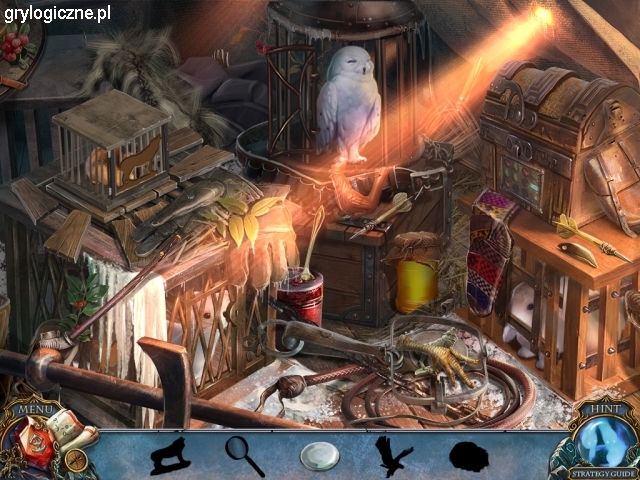
Task: Use the Hint crystal
Action: click(x=599, y=436)
